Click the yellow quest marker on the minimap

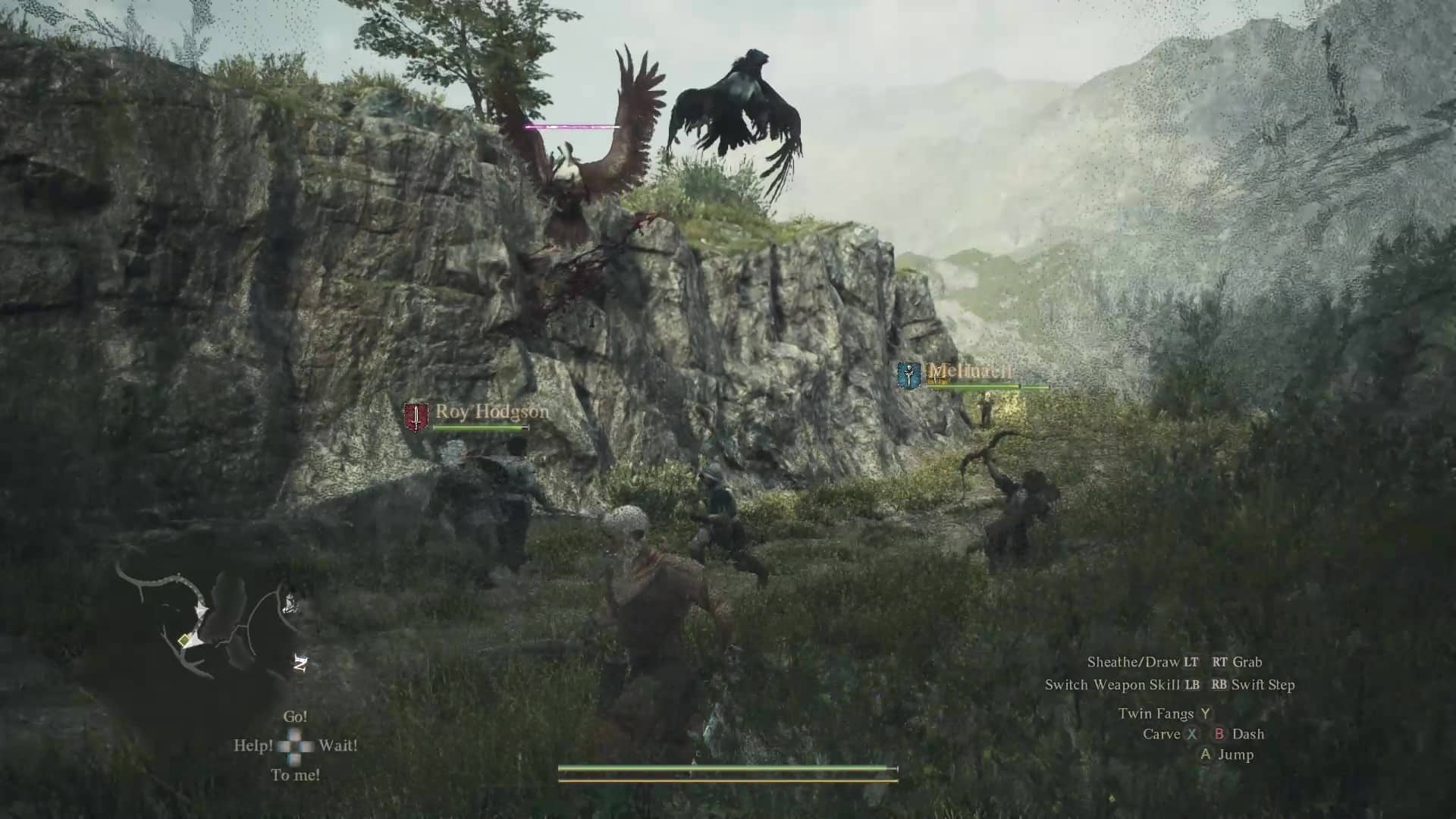182,641
